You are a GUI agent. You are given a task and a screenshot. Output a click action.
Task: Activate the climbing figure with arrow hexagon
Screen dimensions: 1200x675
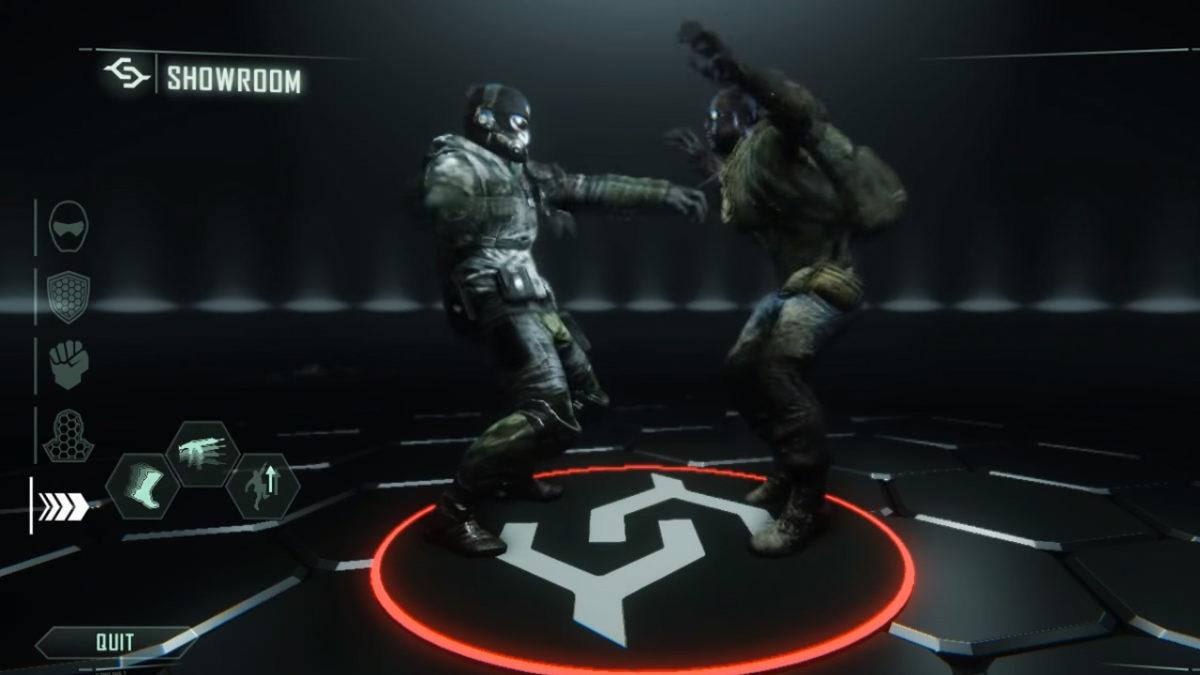tap(263, 486)
